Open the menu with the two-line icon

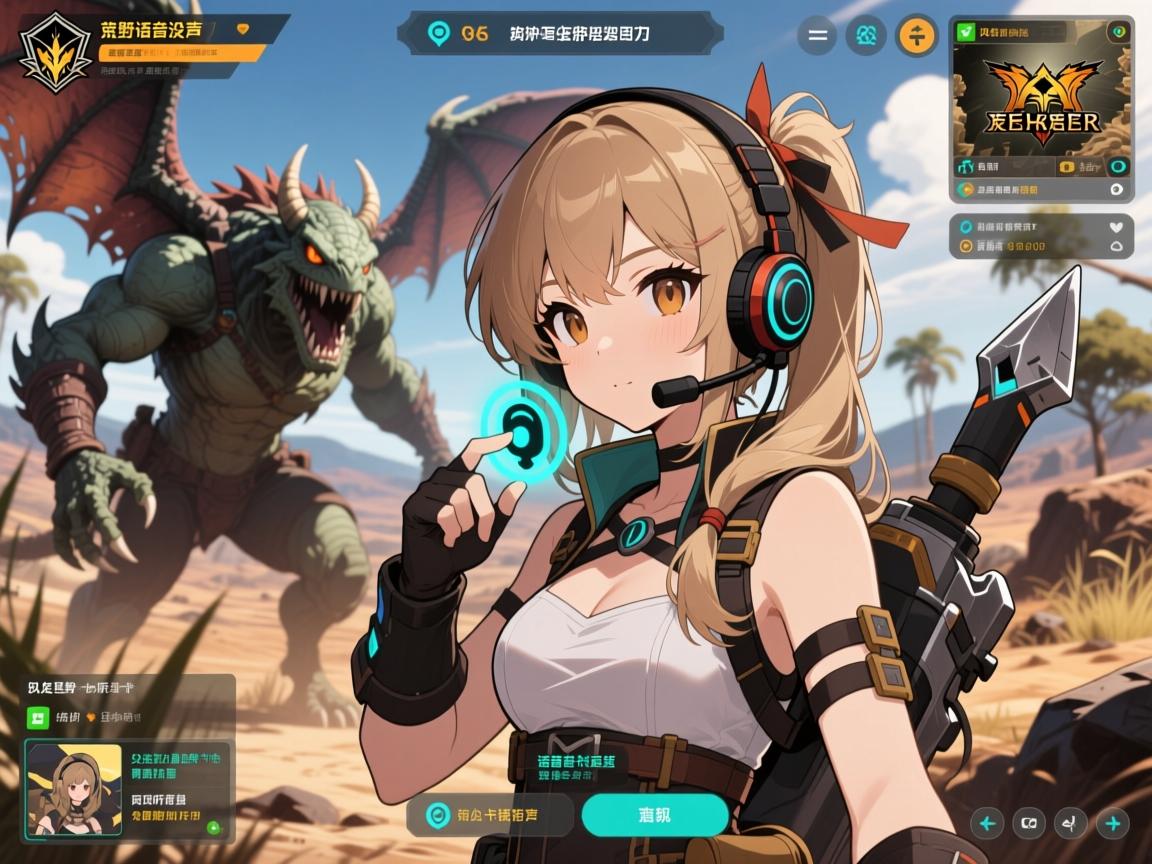coord(817,36)
